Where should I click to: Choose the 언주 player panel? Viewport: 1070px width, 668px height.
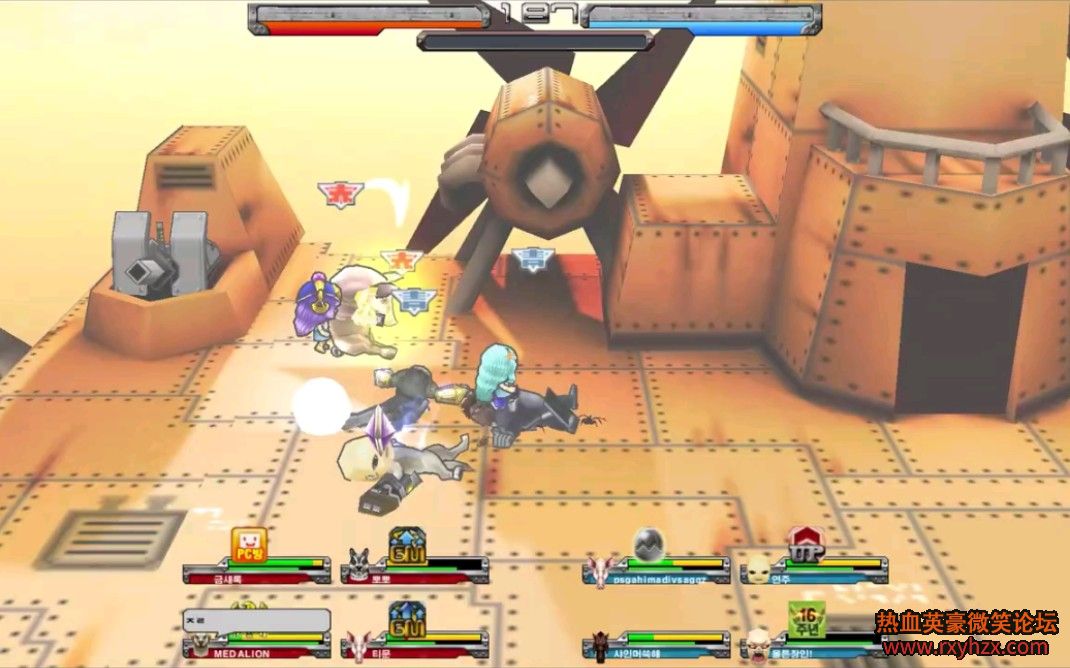point(814,571)
